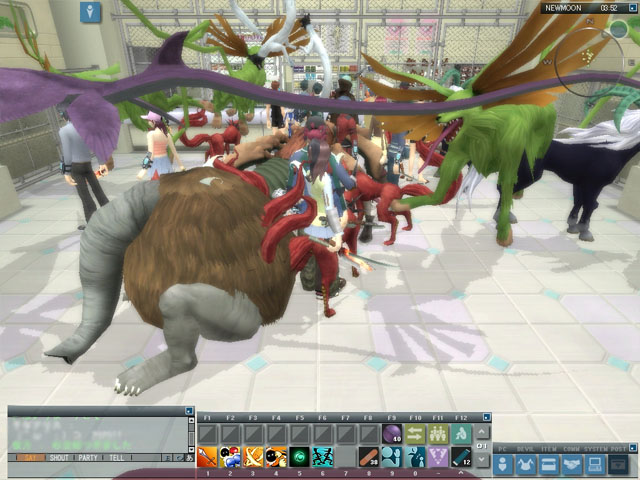Select the PARTY chat channel
The height and width of the screenshot is (480, 640).
[x=88, y=458]
